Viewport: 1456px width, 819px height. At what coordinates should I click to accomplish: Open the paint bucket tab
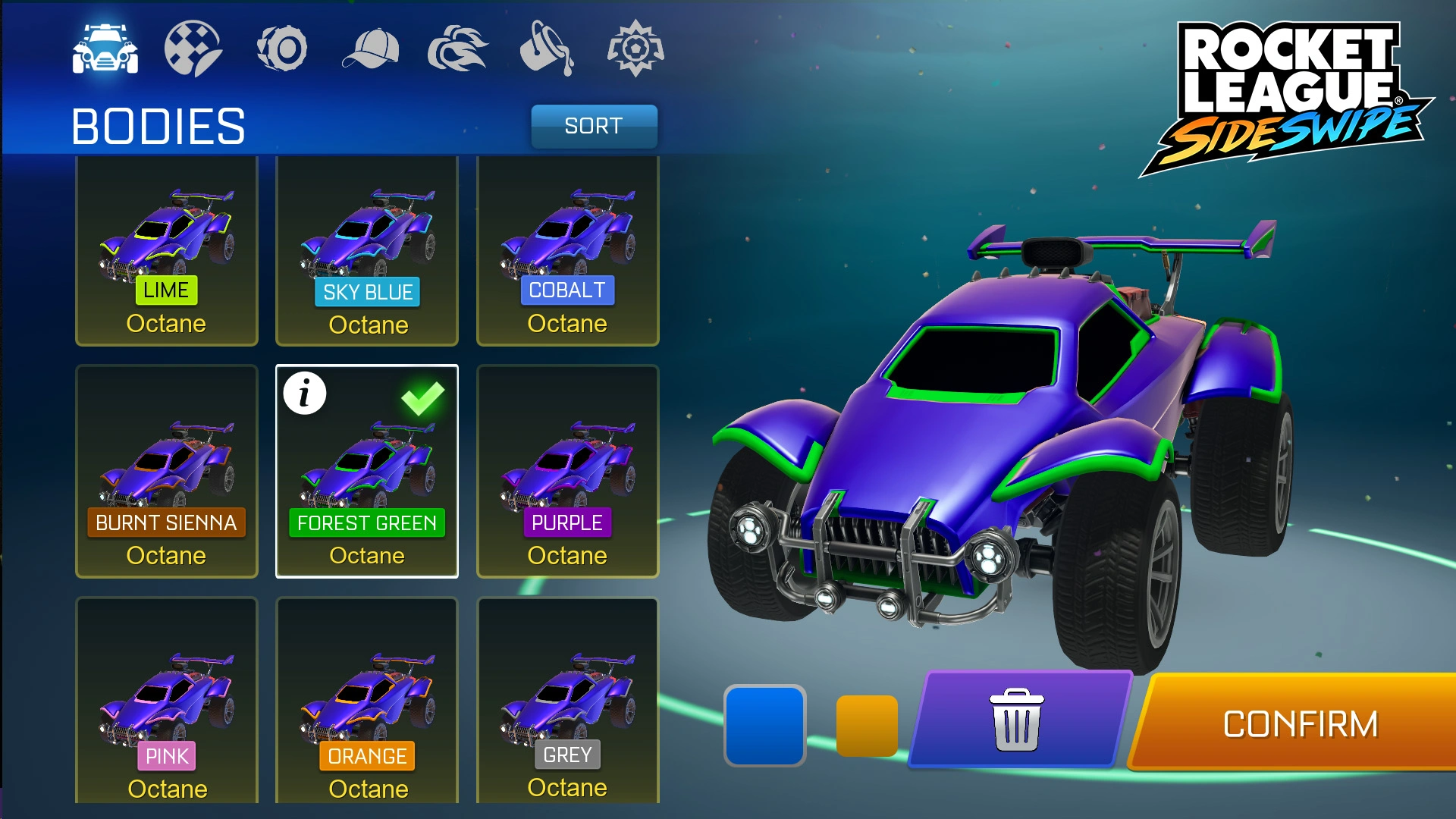(x=547, y=50)
